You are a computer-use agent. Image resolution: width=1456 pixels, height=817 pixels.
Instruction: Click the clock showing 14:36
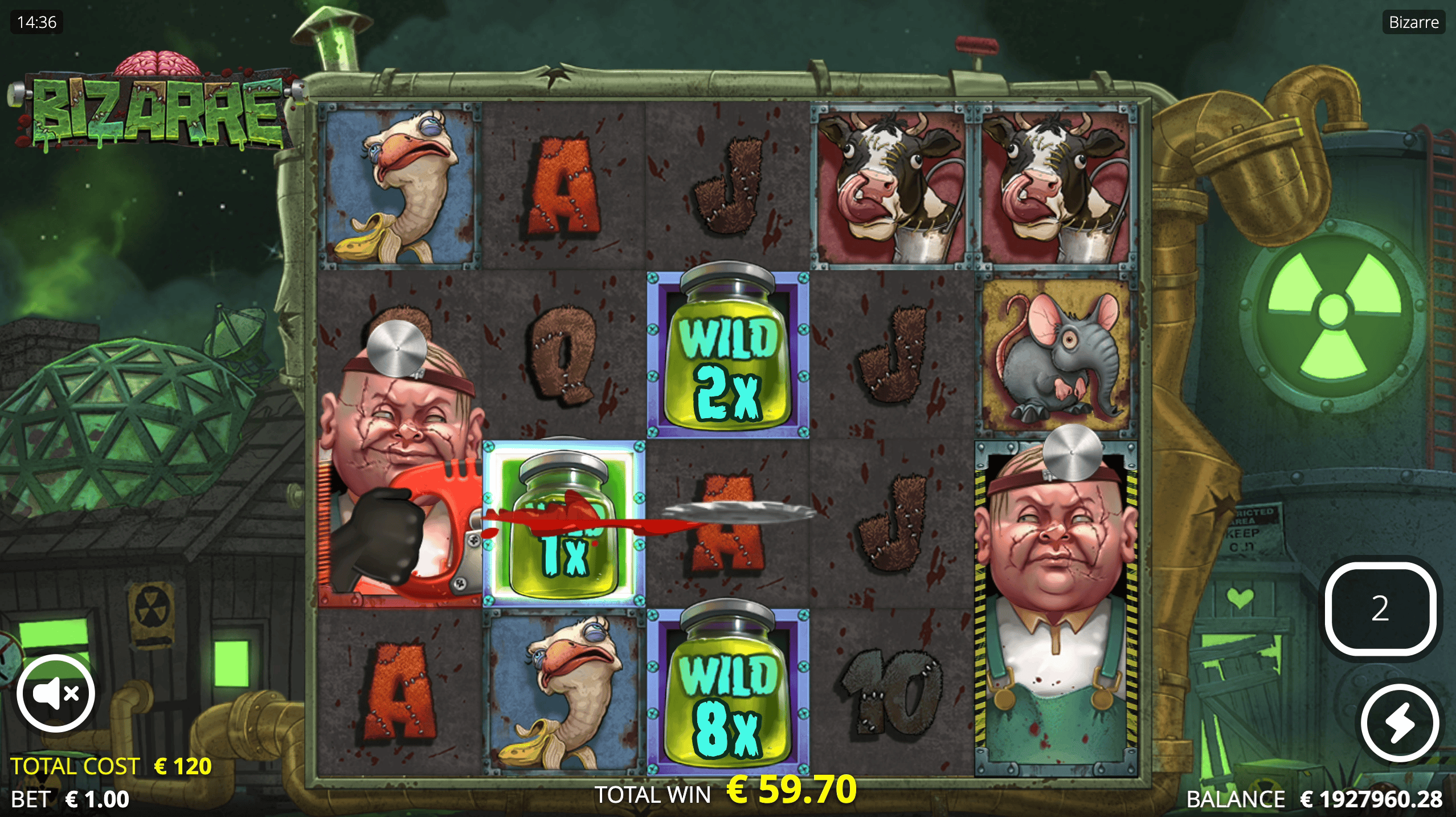(x=36, y=22)
